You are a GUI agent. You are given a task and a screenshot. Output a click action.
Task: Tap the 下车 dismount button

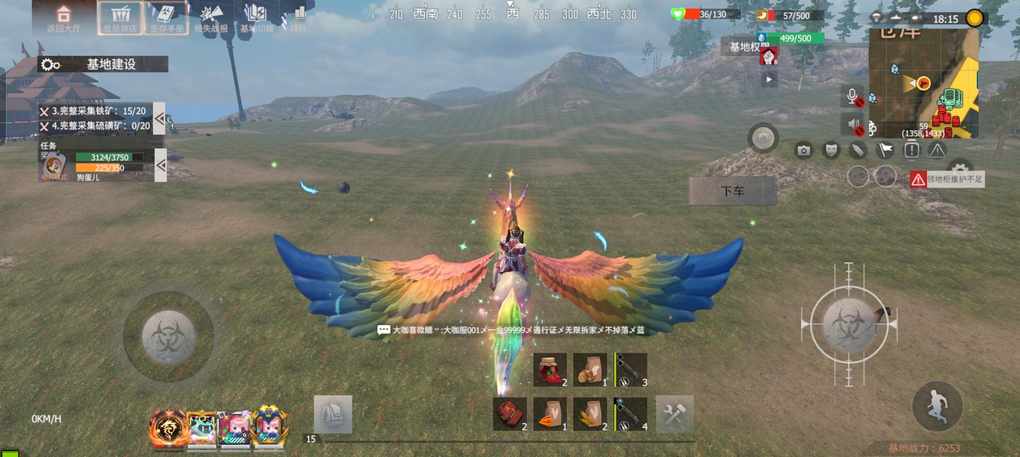click(732, 191)
